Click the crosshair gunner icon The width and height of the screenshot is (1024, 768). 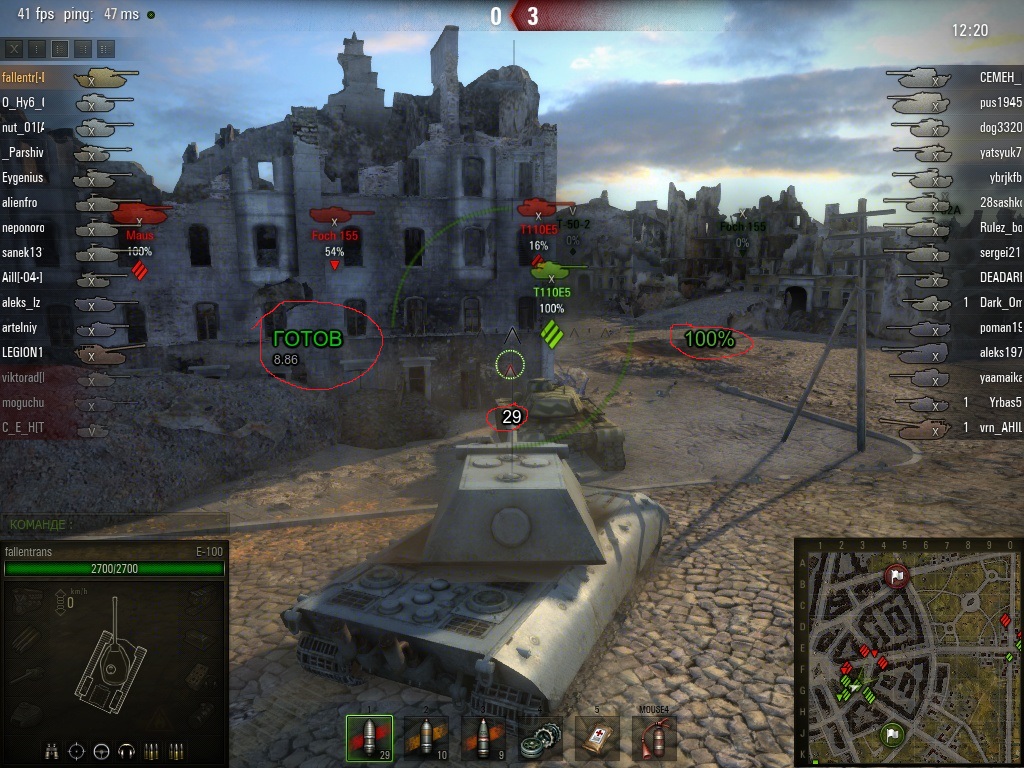pos(76,751)
